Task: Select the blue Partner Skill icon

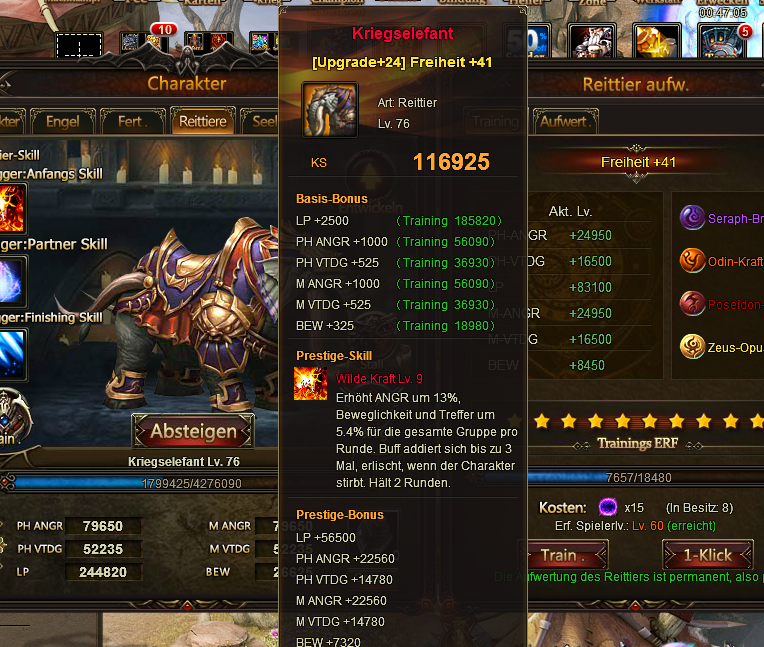Action: (x=12, y=280)
